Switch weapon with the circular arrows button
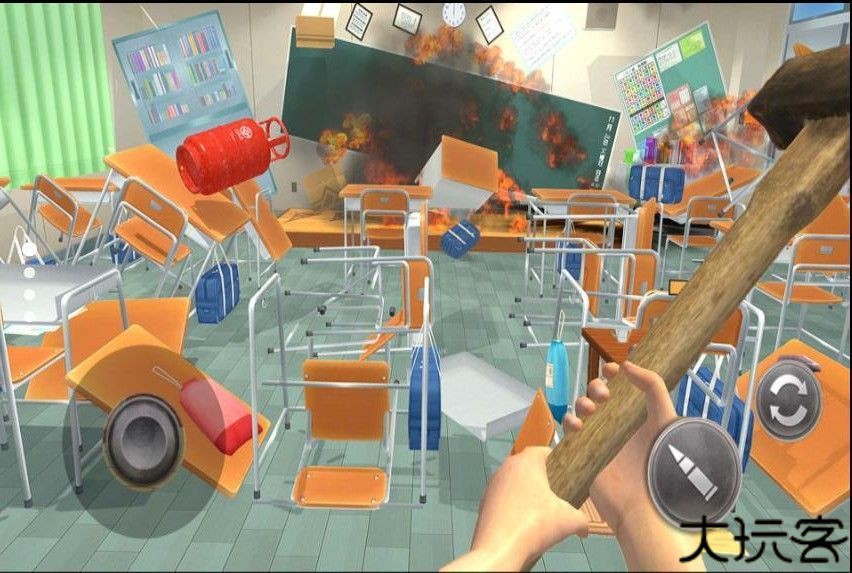Image resolution: width=852 pixels, height=573 pixels. coord(788,401)
